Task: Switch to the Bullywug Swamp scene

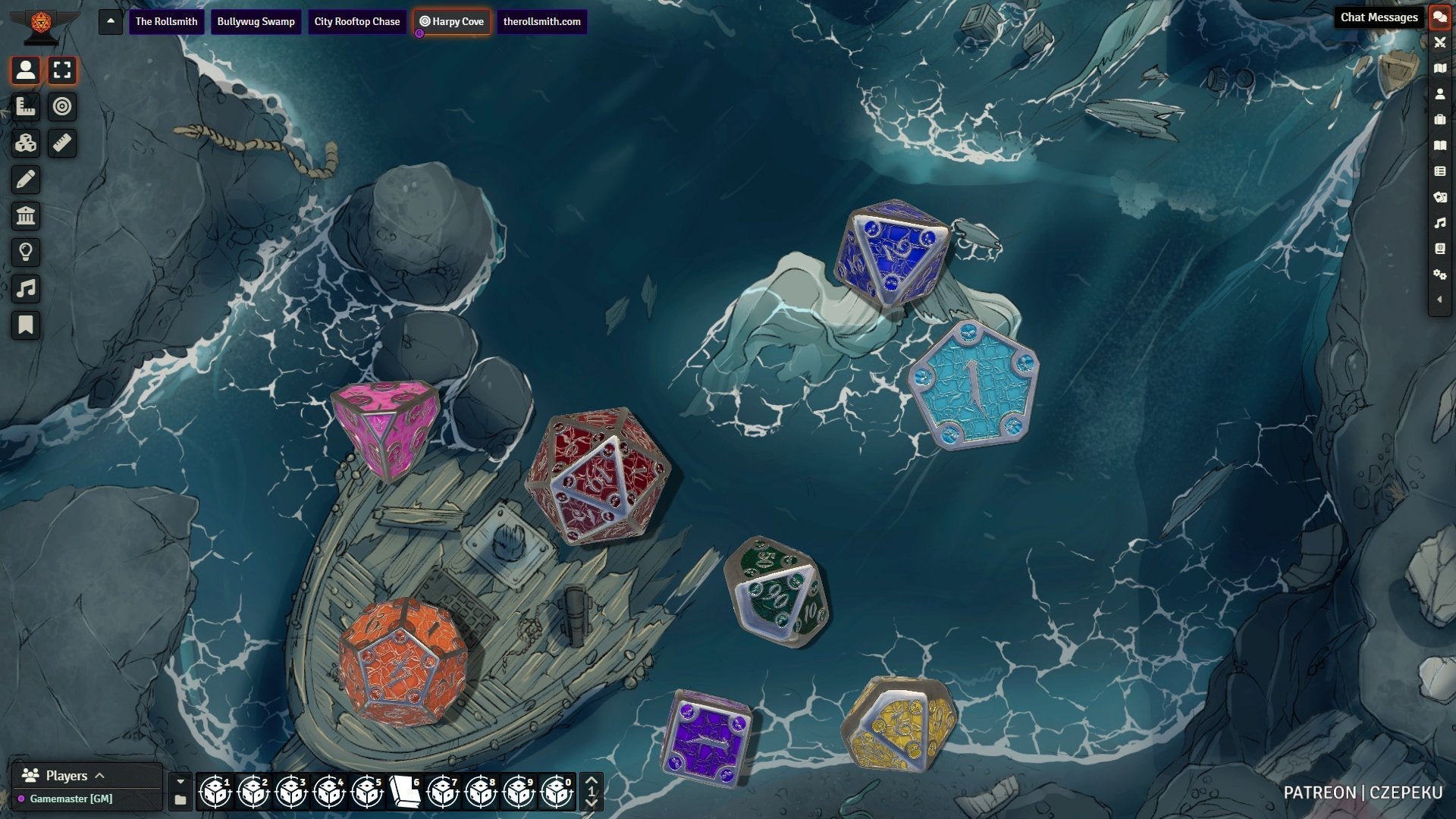Action: click(256, 22)
